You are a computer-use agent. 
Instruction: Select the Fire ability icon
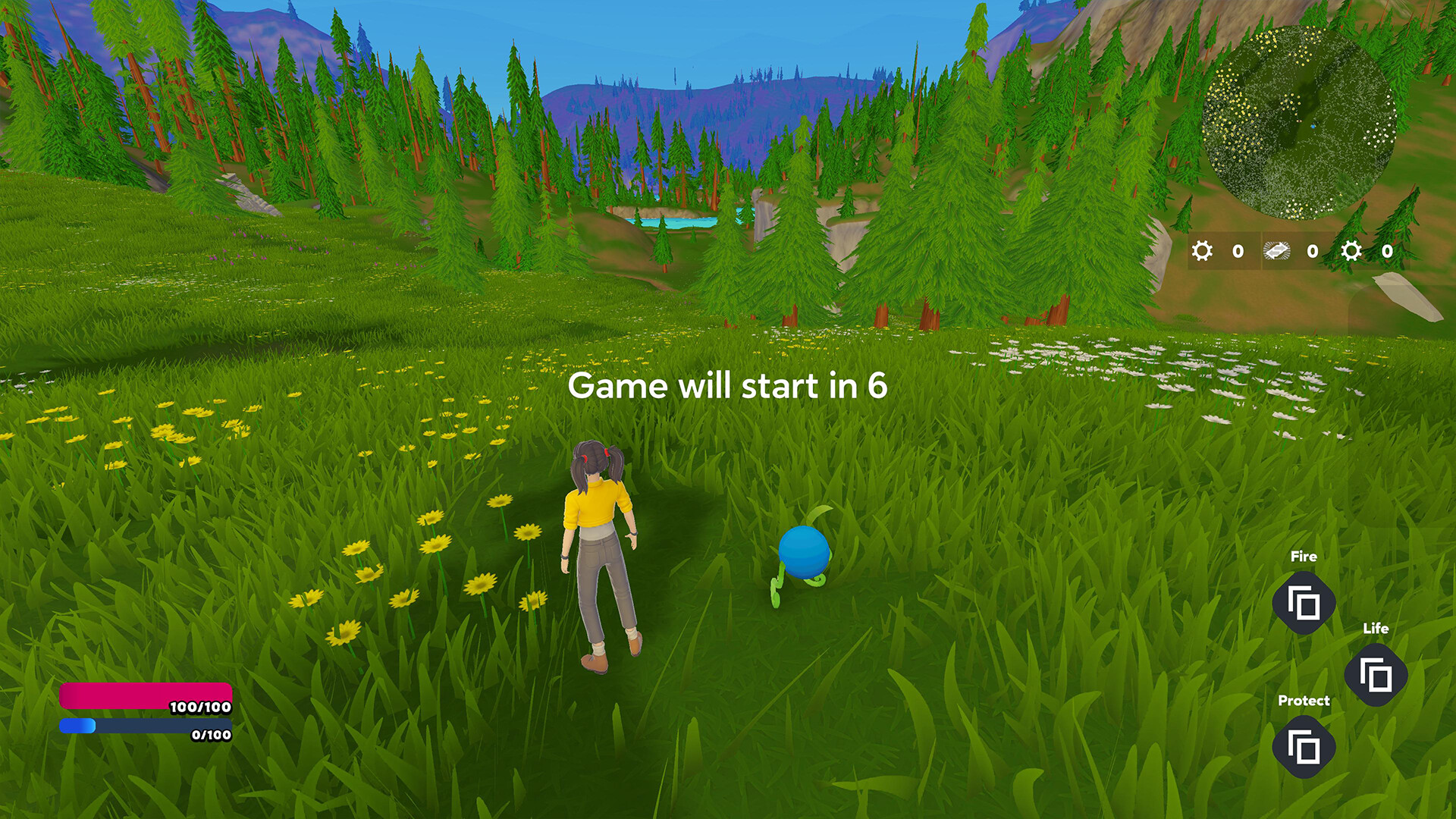(x=1304, y=602)
